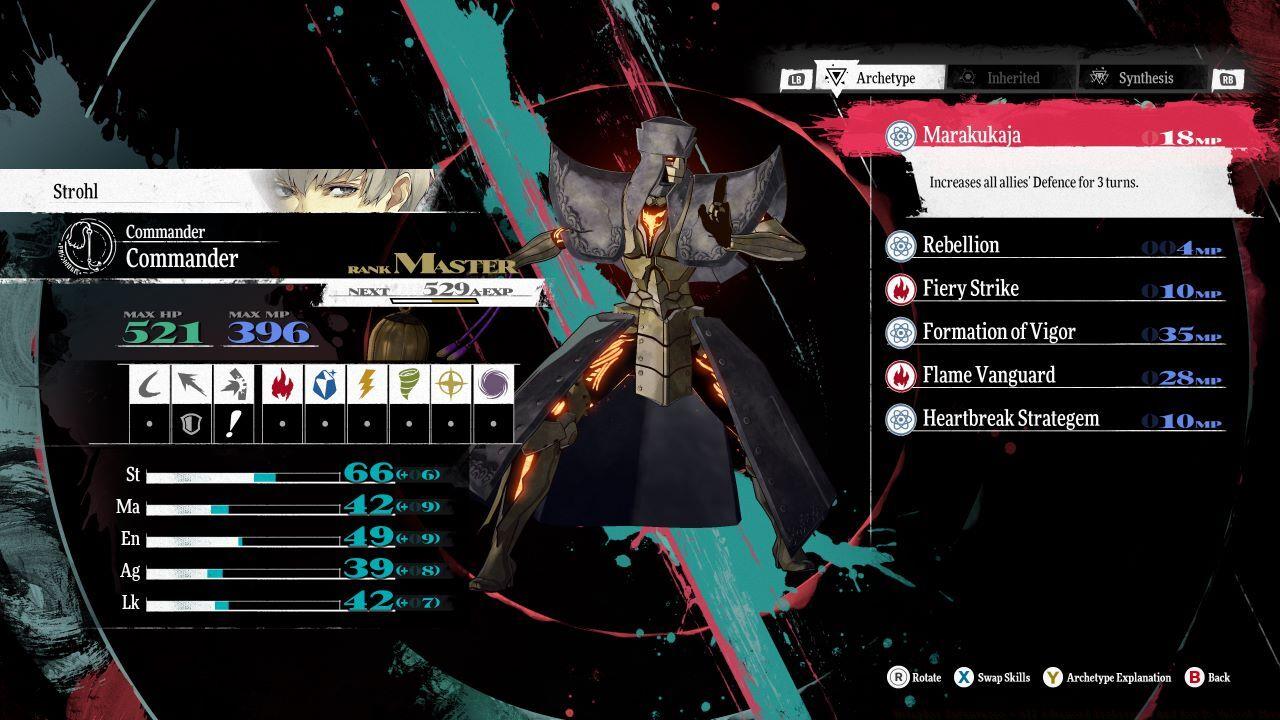1280x720 pixels.
Task: Select the Marakukaja support skill icon
Action: tap(899, 135)
